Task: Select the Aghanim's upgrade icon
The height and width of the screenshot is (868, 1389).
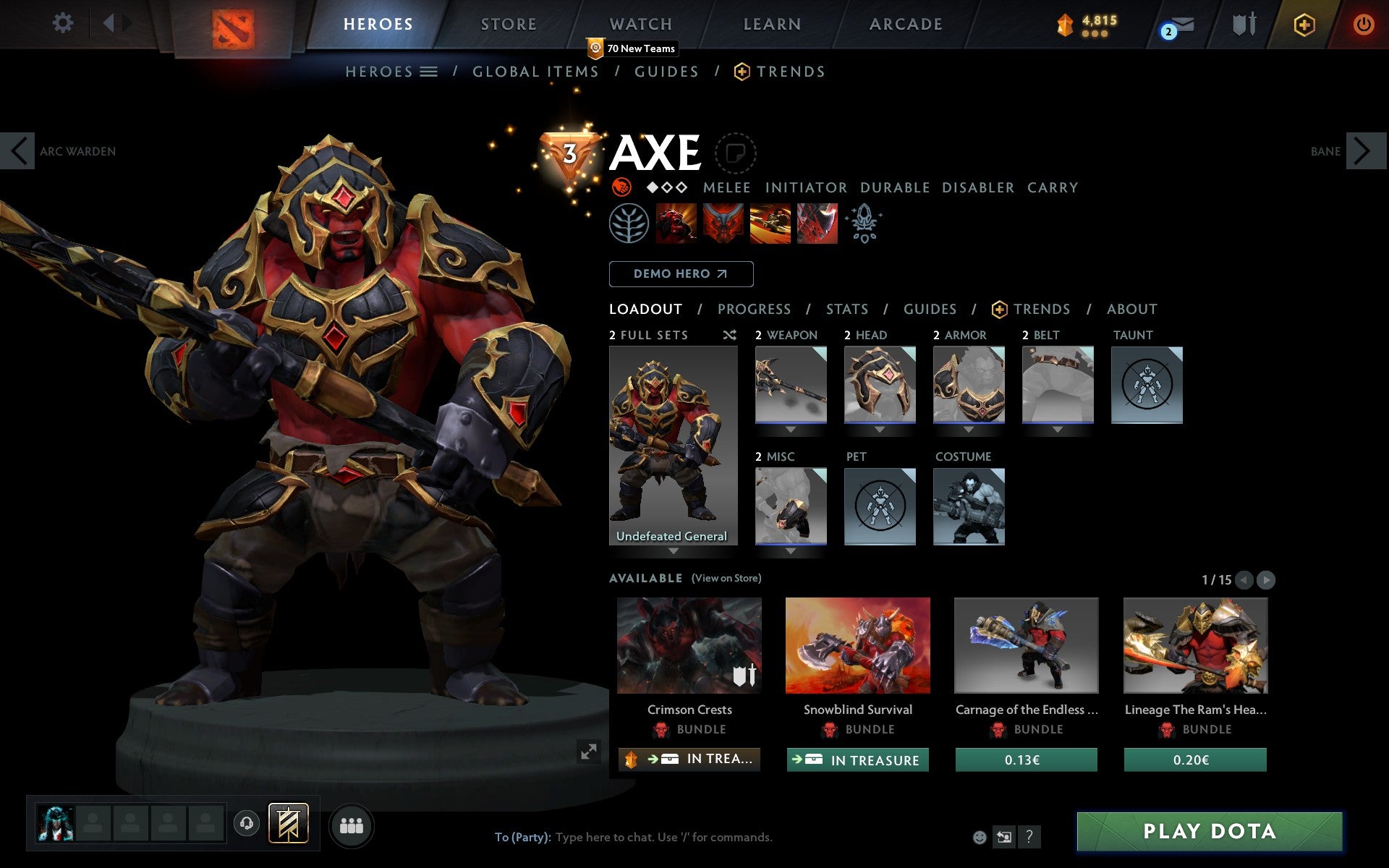Action: [865, 224]
